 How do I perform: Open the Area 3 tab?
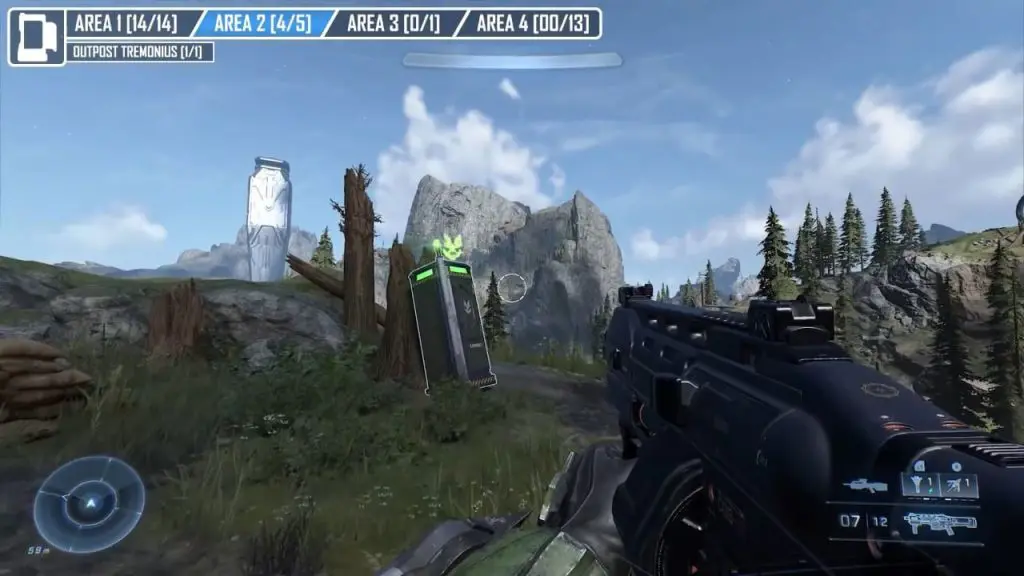394,23
